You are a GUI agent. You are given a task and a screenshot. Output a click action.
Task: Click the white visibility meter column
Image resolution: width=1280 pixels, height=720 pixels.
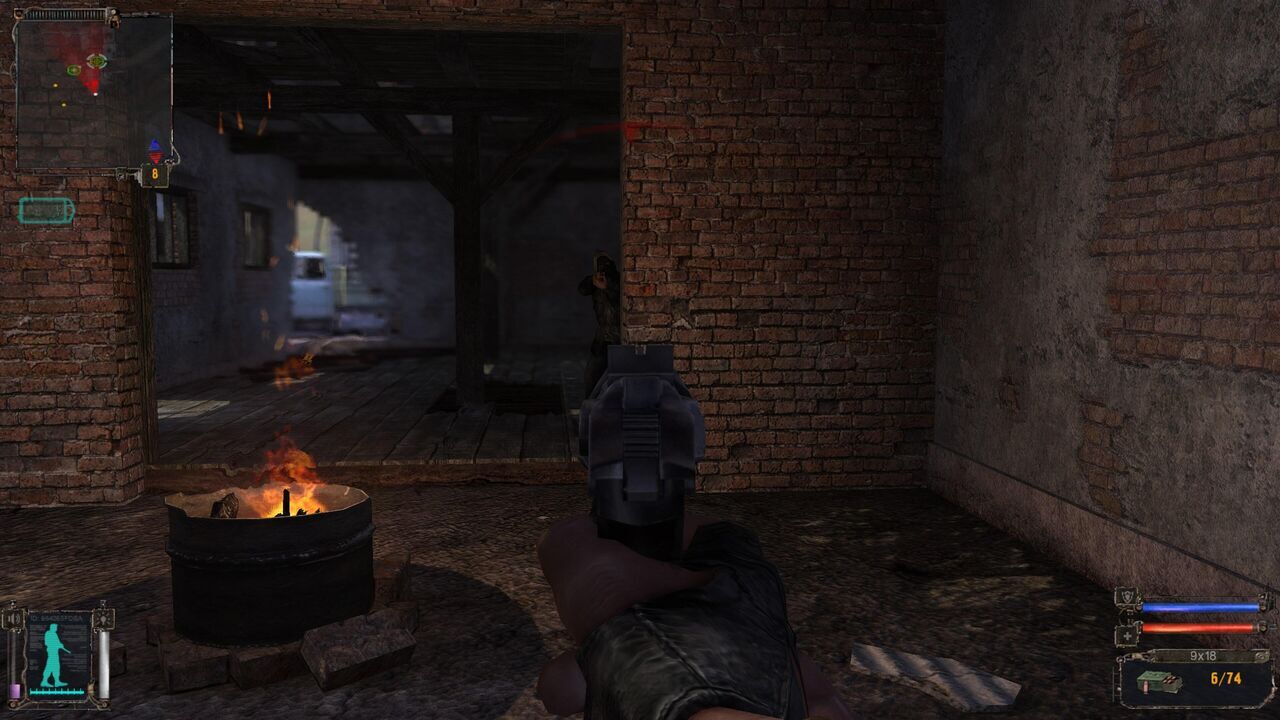[104, 662]
